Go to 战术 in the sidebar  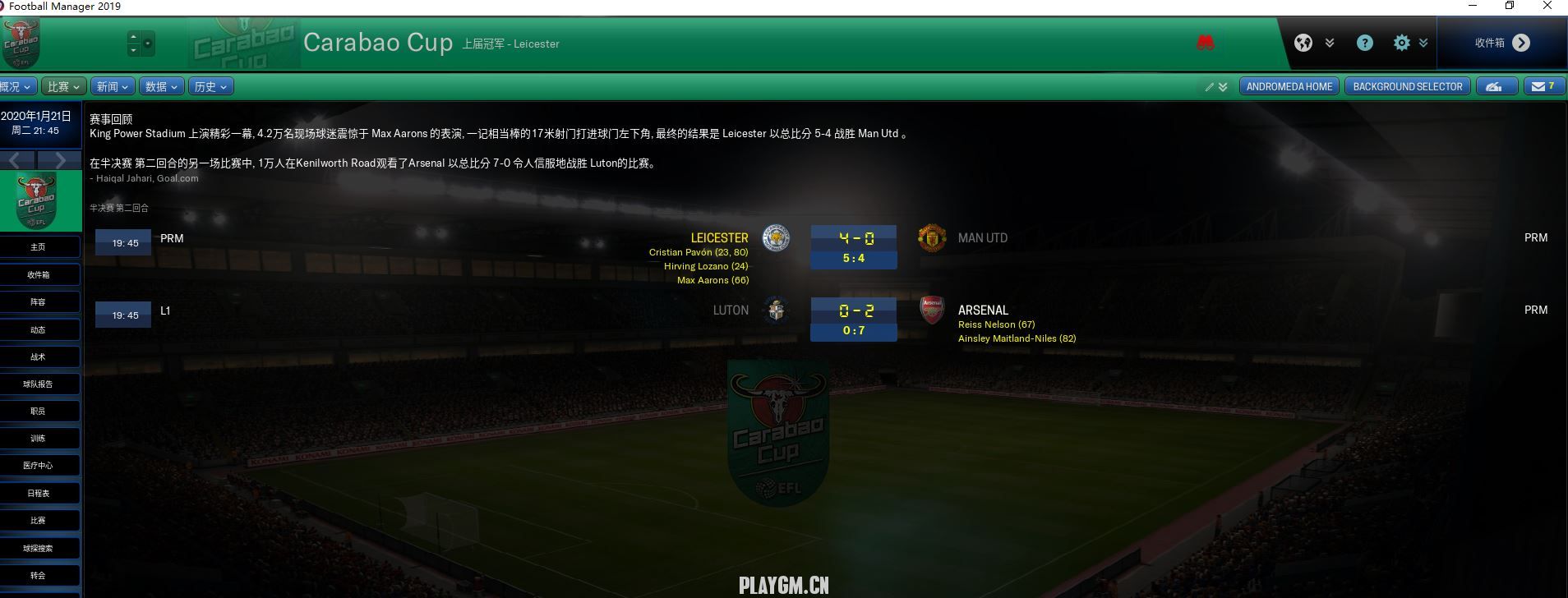click(x=39, y=356)
